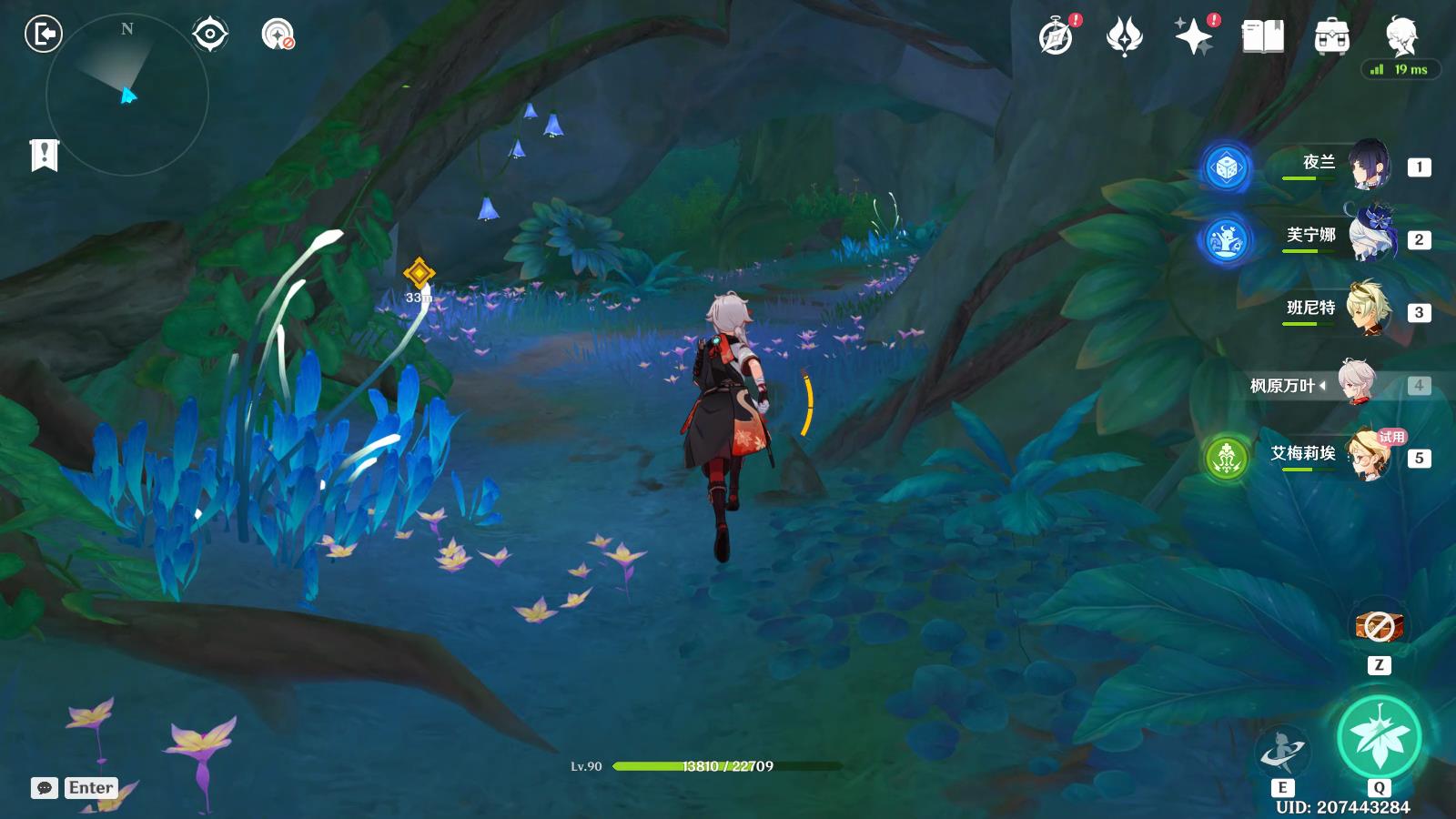Click the disabled co-op icon near minimap
Viewport: 1456px width, 819px height.
point(278,35)
